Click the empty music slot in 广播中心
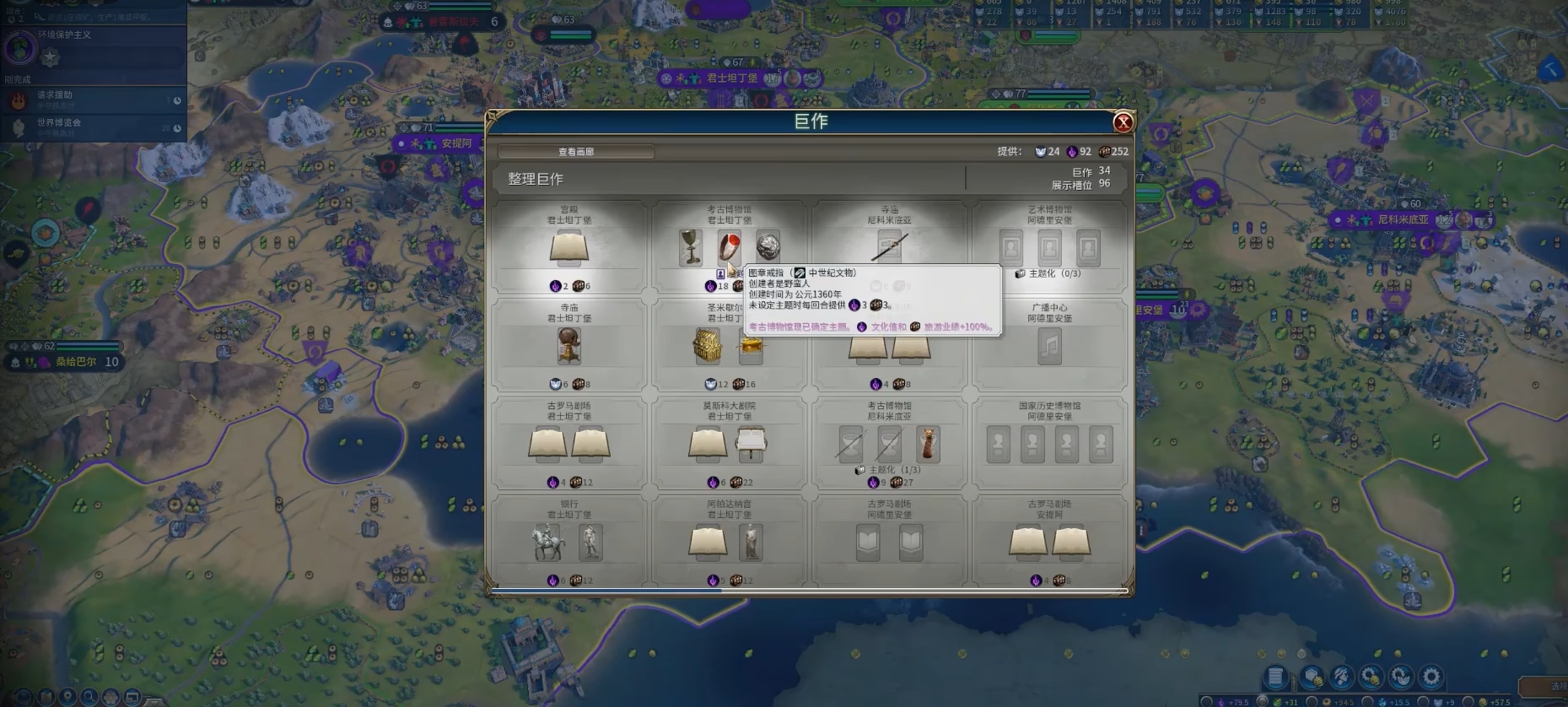The image size is (1568, 707). tap(1049, 347)
